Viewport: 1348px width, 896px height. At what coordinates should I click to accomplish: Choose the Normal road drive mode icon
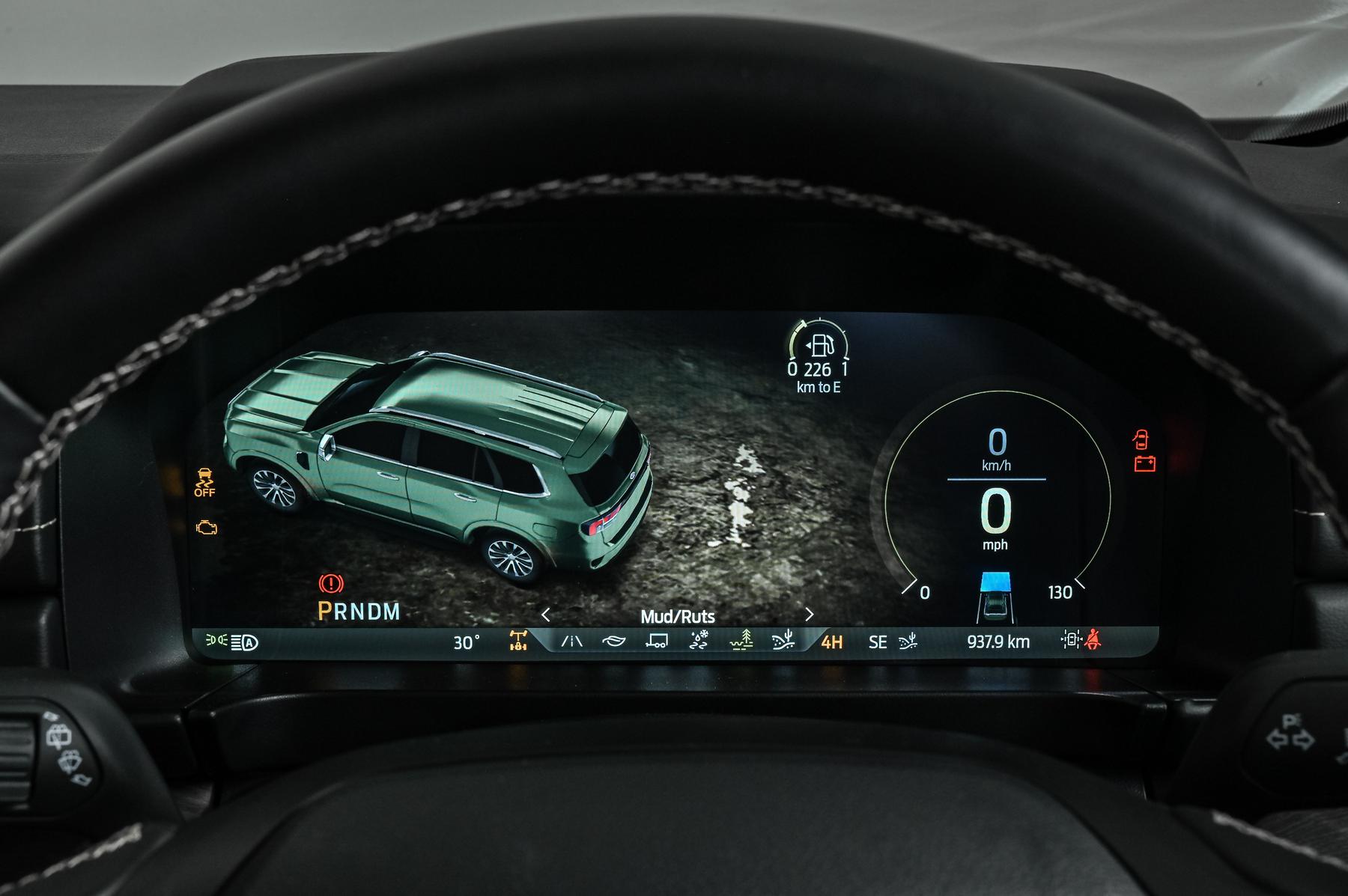(572, 641)
